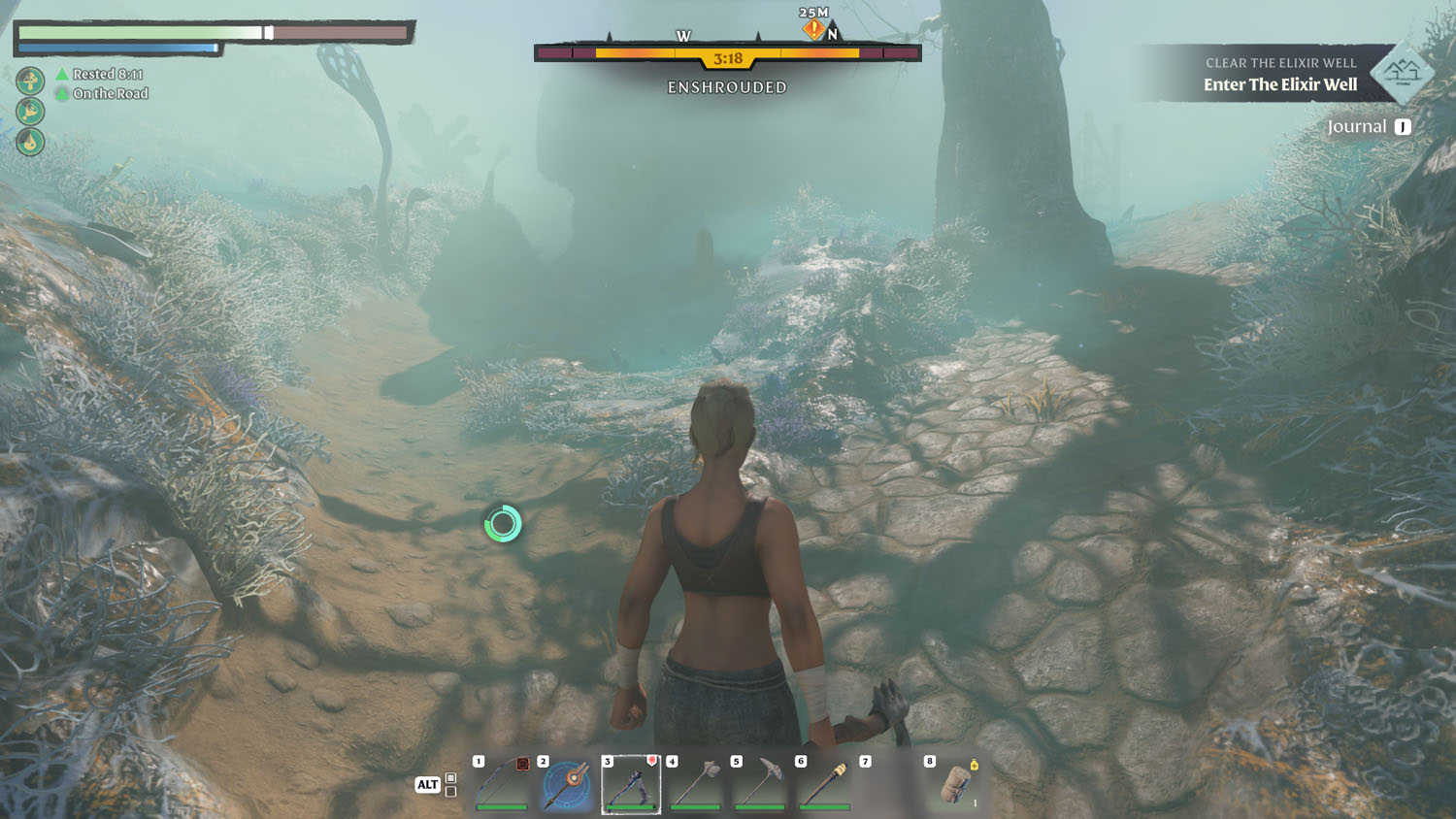1456x819 pixels.
Task: Equip the staff in hotbar slot 2
Action: (x=567, y=784)
